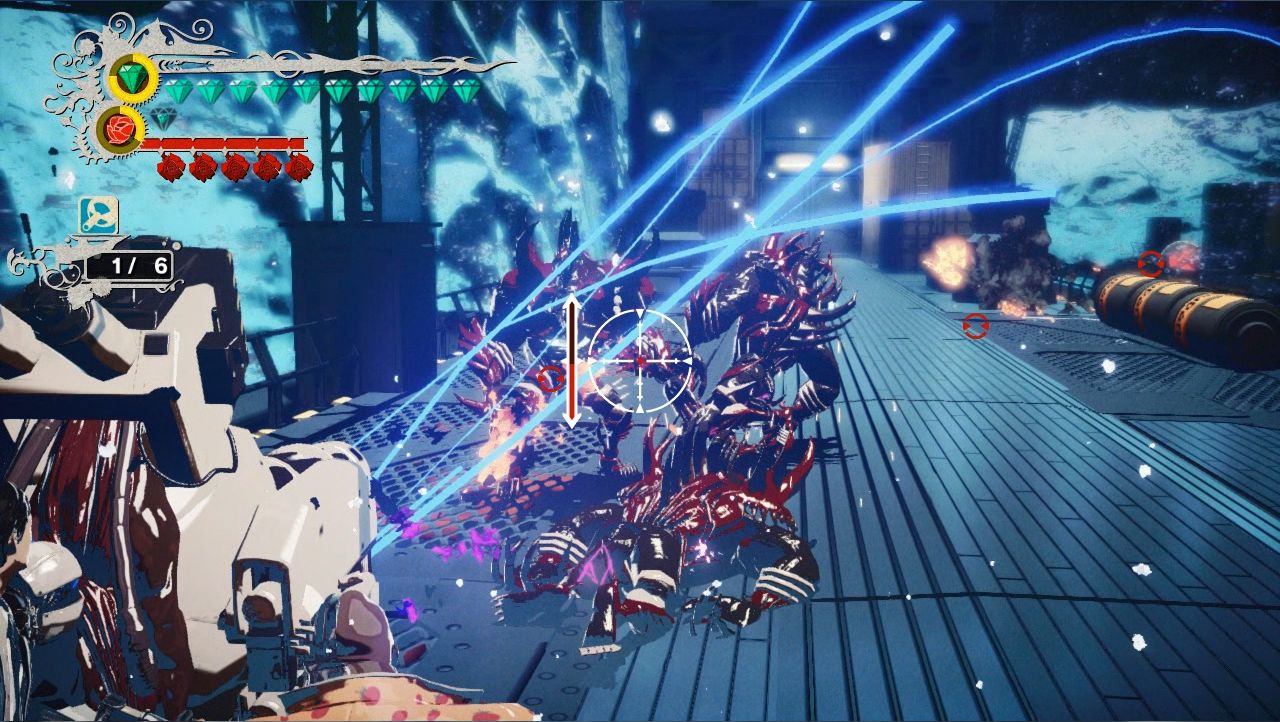This screenshot has height=722, width=1280.
Task: Select the teal sub-weapon icon
Action: pos(99,213)
